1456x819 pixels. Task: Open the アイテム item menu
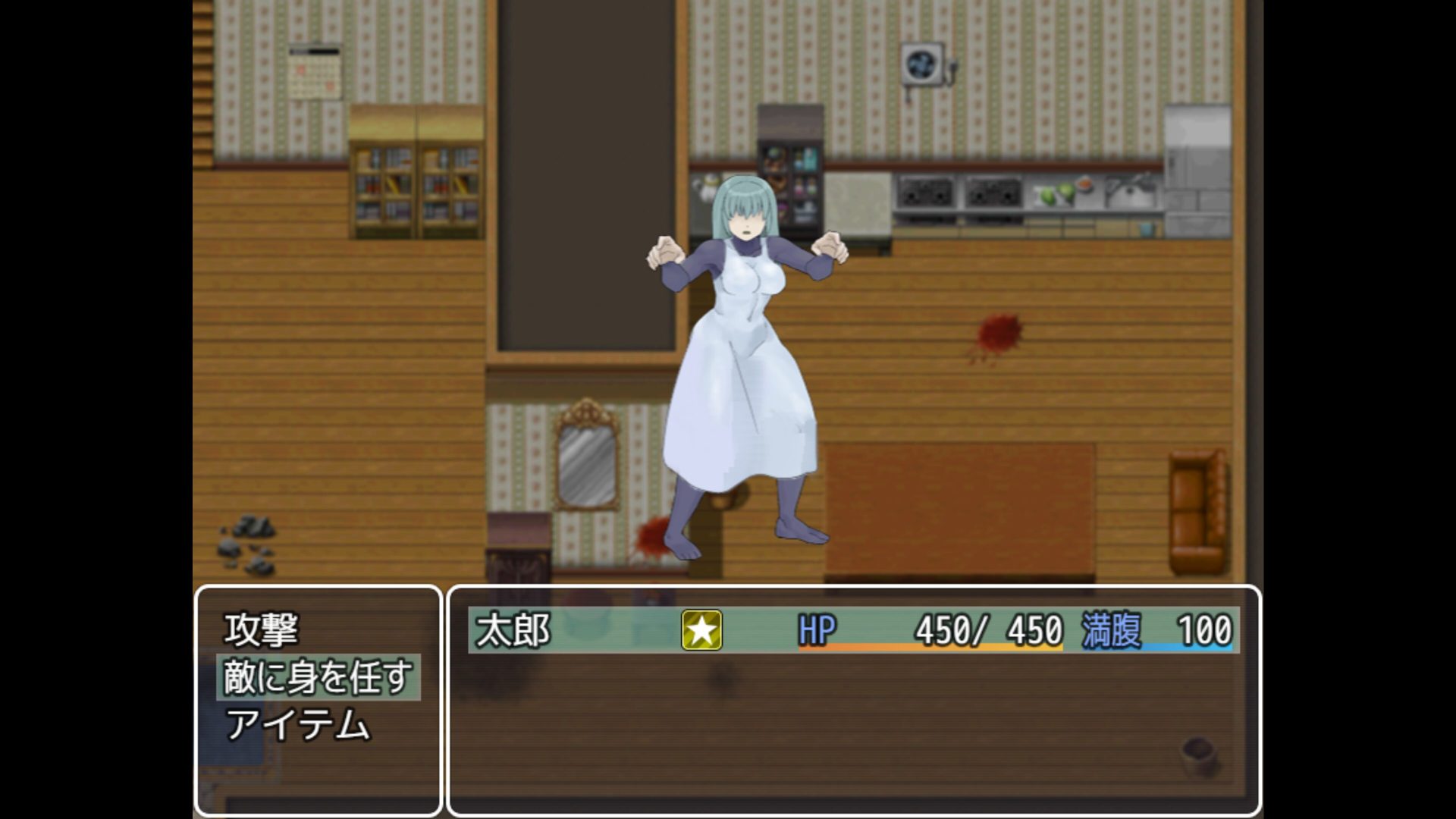click(x=297, y=725)
